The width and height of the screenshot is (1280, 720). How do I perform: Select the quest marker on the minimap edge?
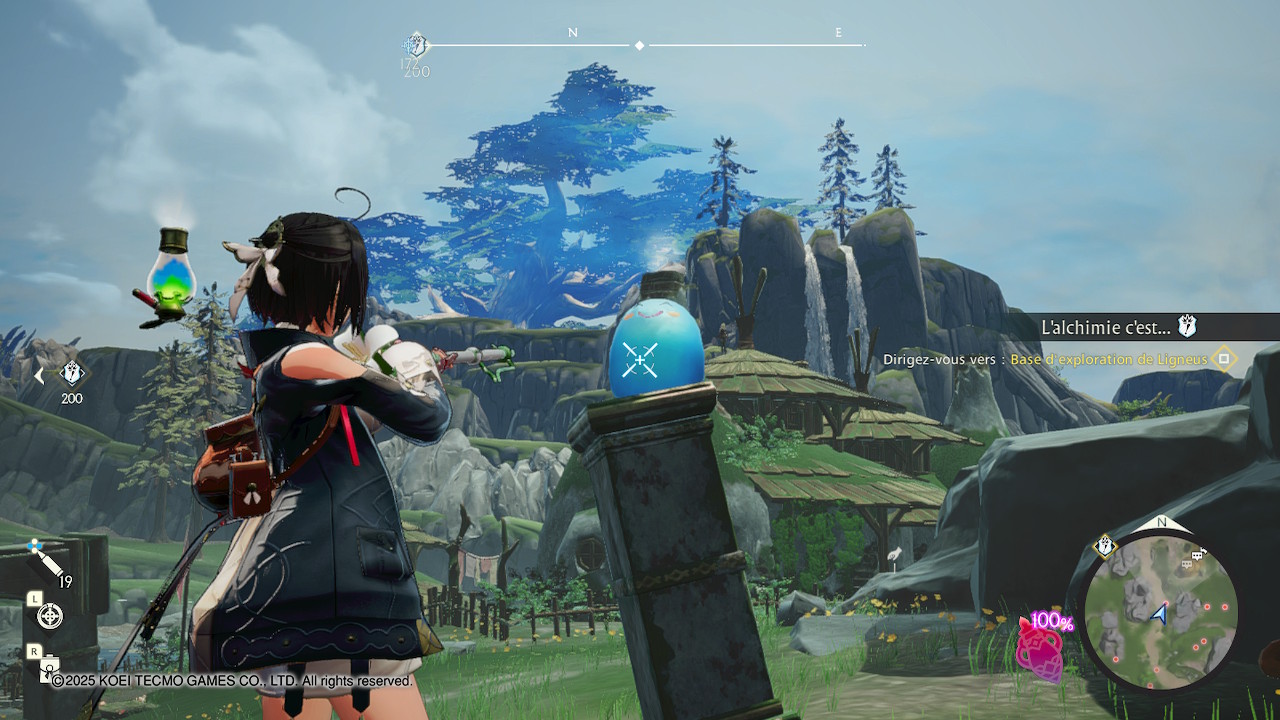[1104, 546]
